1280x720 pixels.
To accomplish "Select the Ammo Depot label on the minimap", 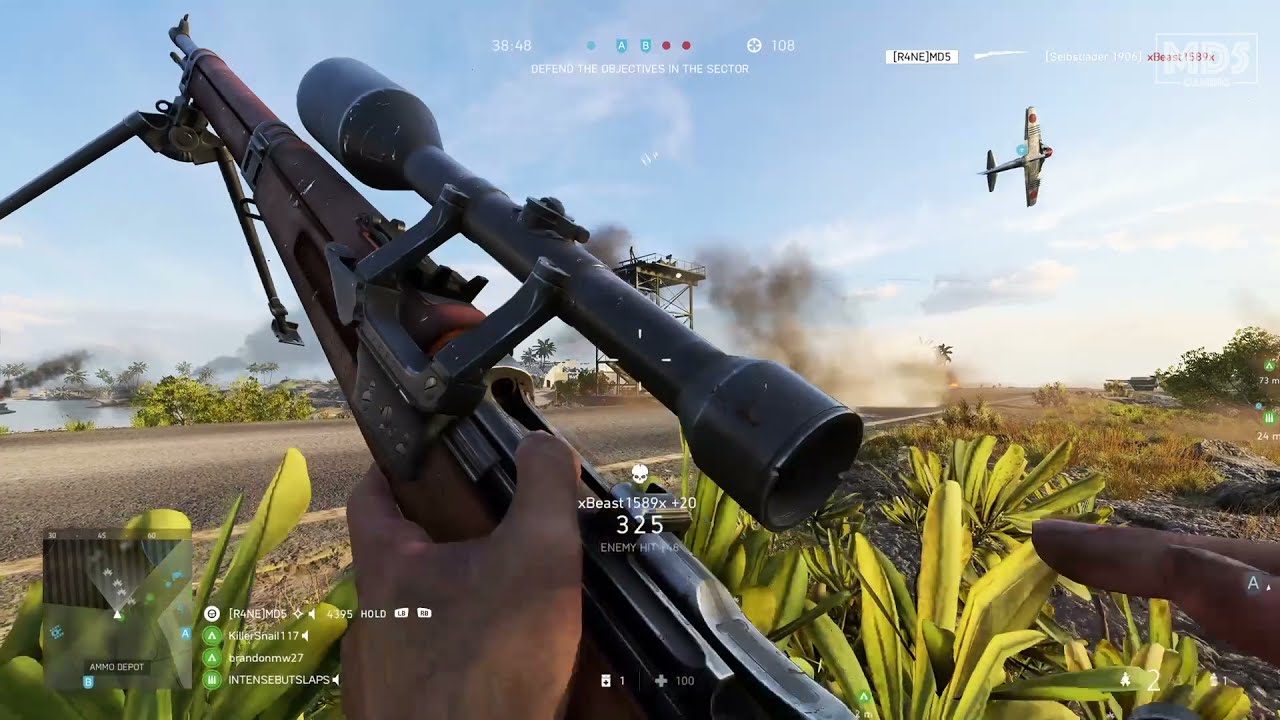I will [x=116, y=666].
